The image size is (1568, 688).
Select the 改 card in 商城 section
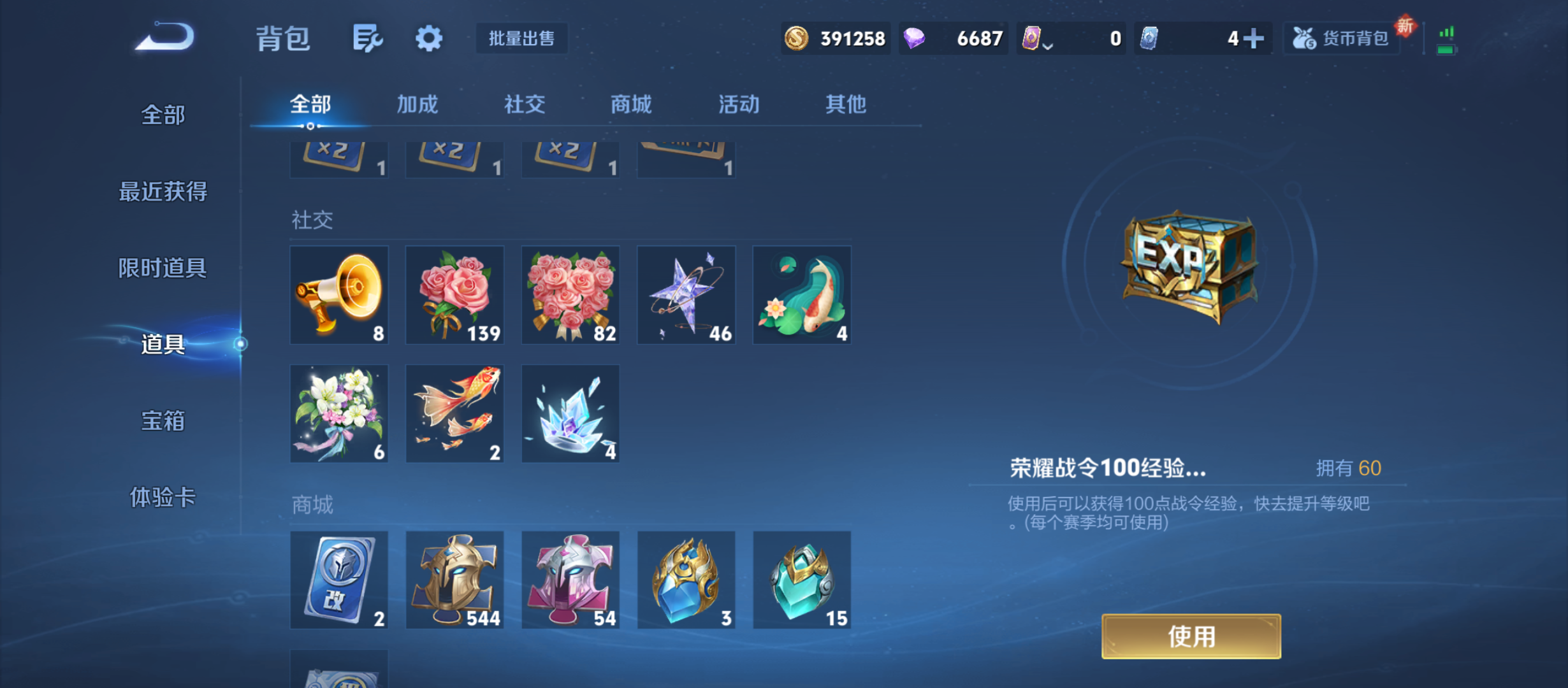click(x=339, y=580)
